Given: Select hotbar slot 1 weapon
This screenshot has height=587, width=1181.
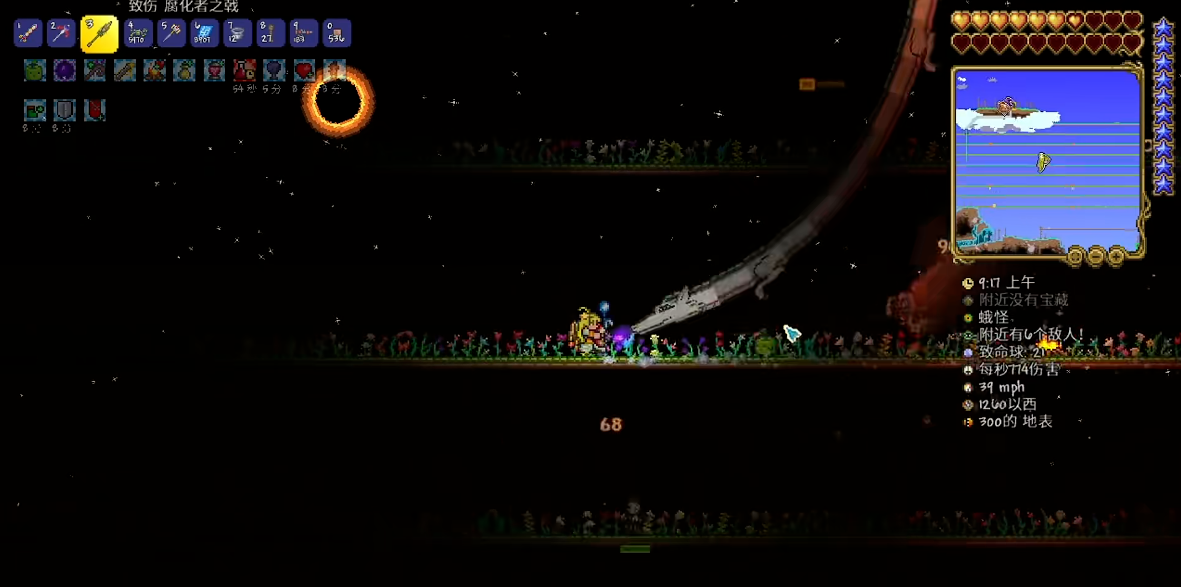Looking at the screenshot, I should [x=28, y=34].
